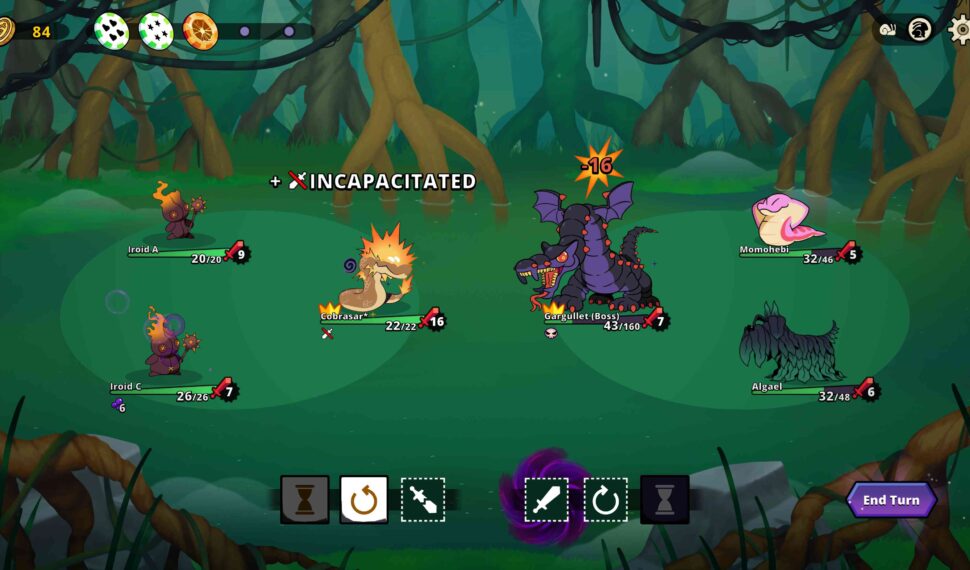Screen dimensions: 970x570
Task: Select the dark greyed hourglass action
Action: click(x=664, y=499)
